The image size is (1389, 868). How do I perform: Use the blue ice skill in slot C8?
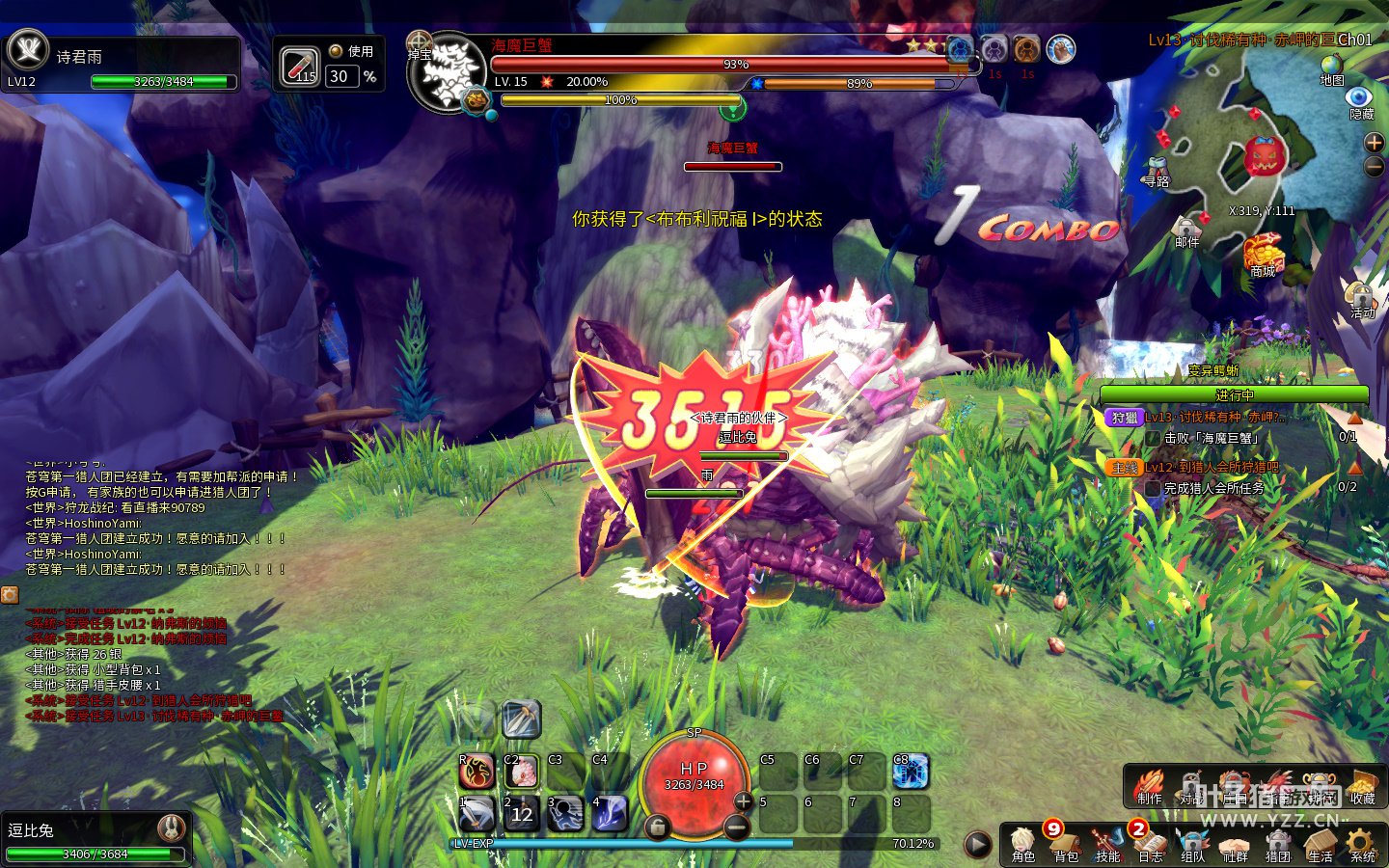910,772
